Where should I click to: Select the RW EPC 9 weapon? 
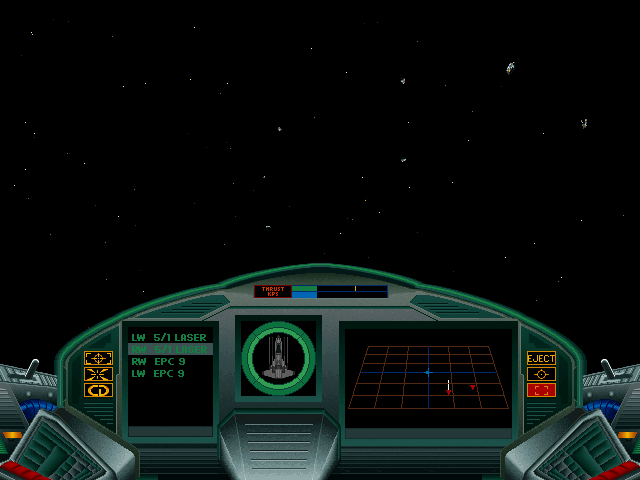point(158,362)
